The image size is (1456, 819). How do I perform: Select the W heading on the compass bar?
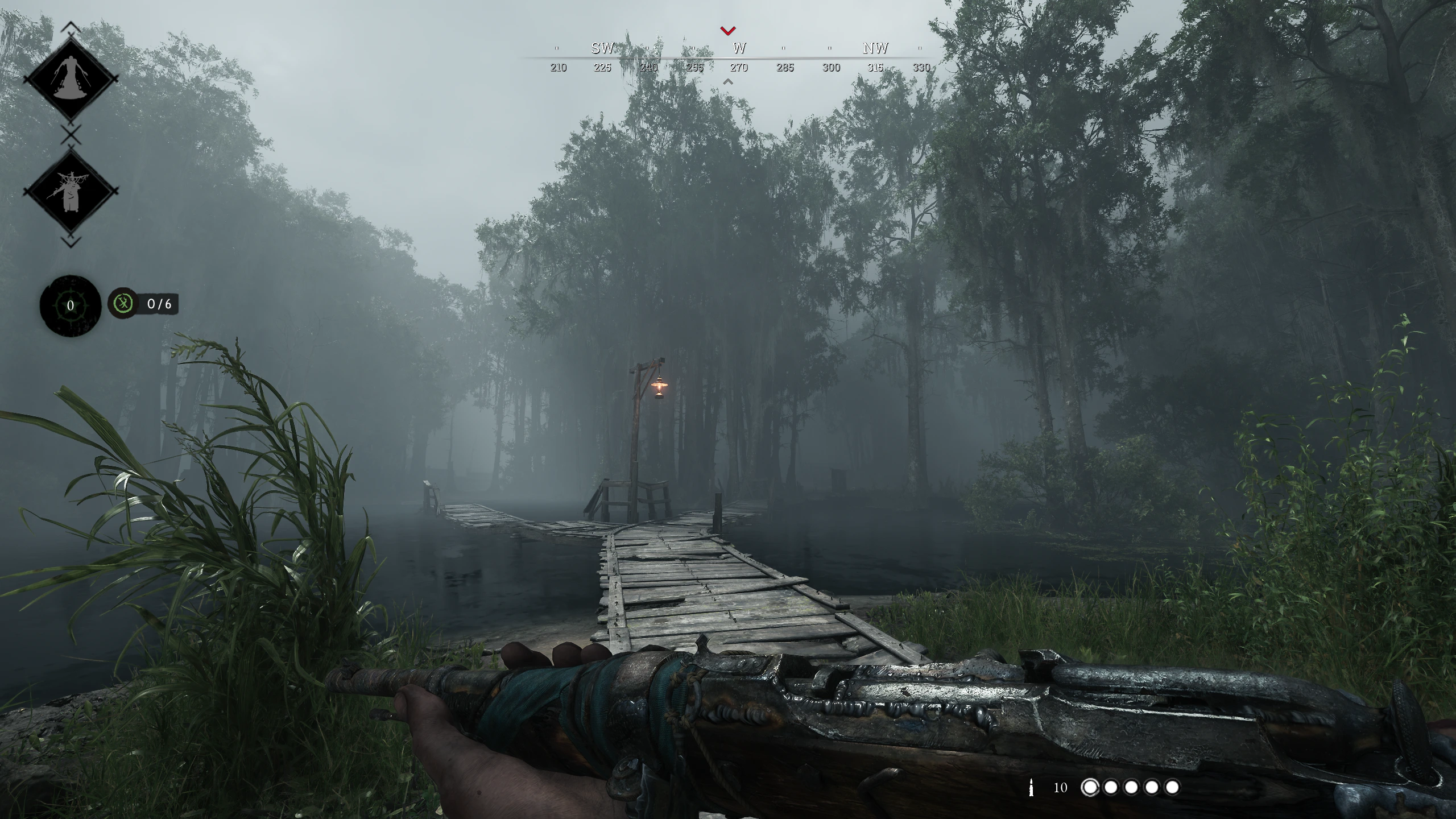click(x=739, y=49)
